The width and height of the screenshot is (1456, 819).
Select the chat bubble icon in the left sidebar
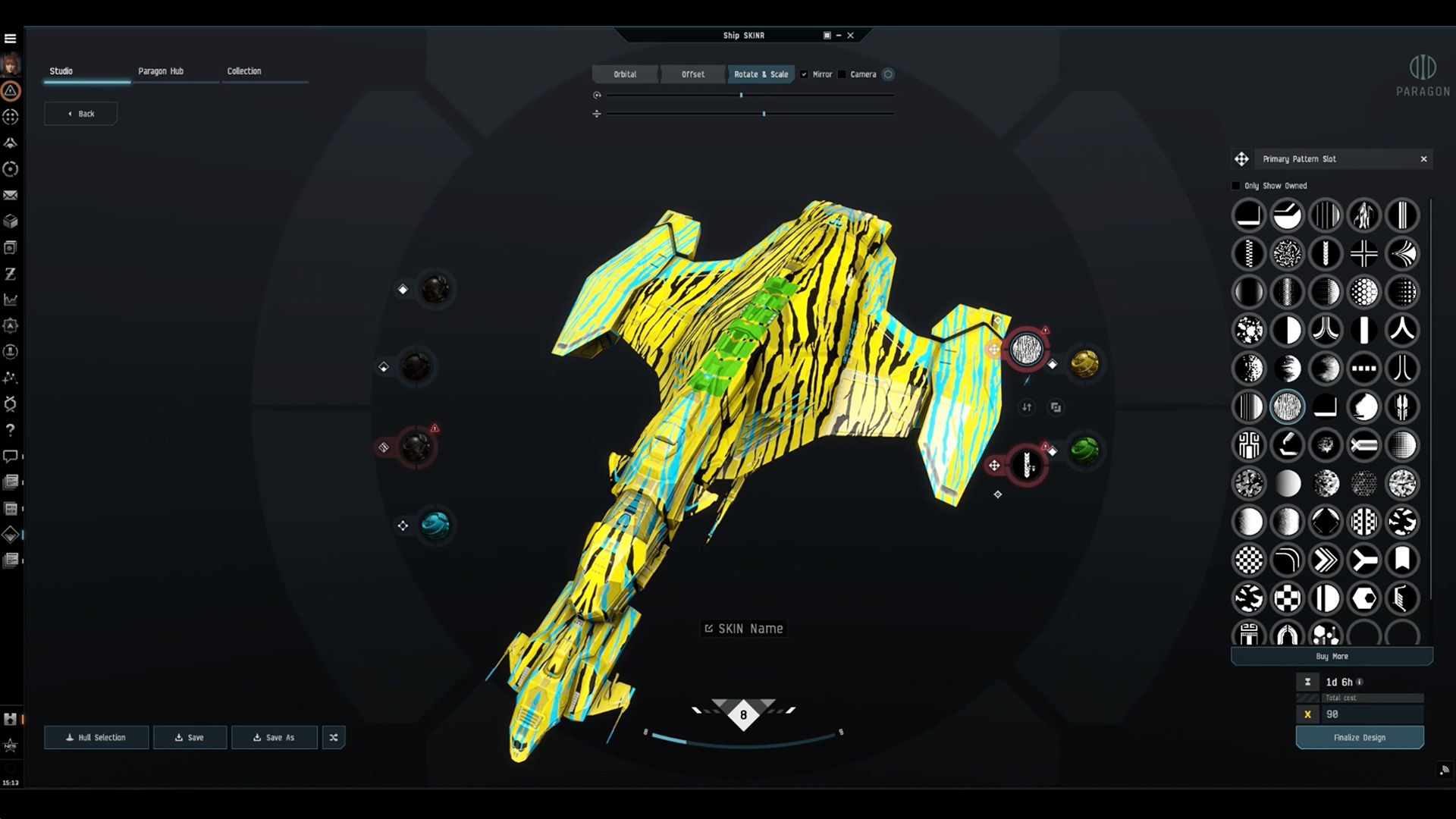click(x=11, y=456)
